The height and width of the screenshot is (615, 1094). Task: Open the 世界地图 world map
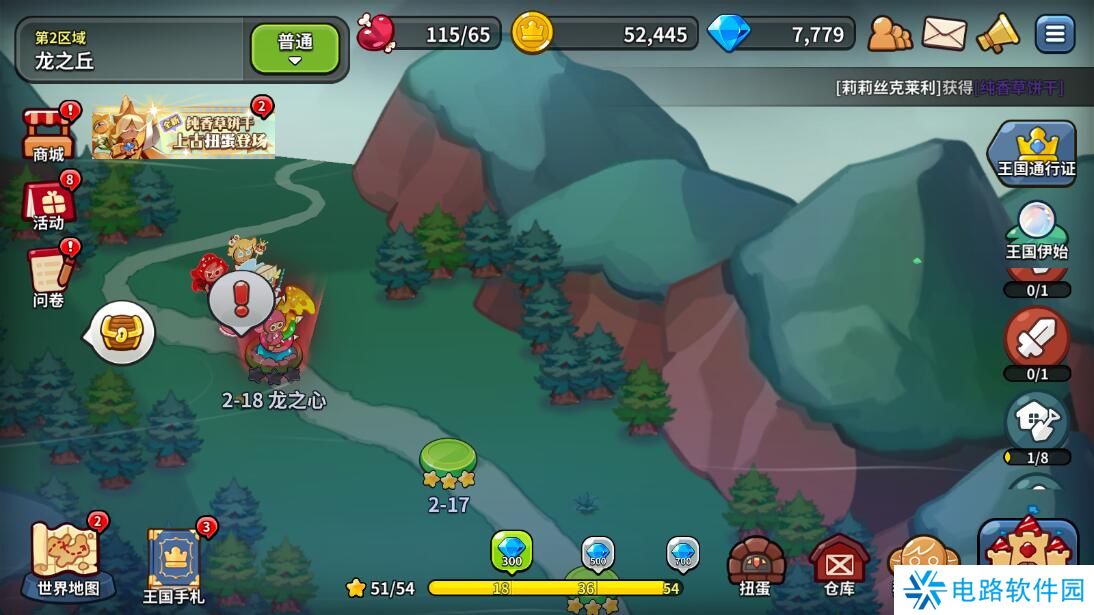[68, 560]
